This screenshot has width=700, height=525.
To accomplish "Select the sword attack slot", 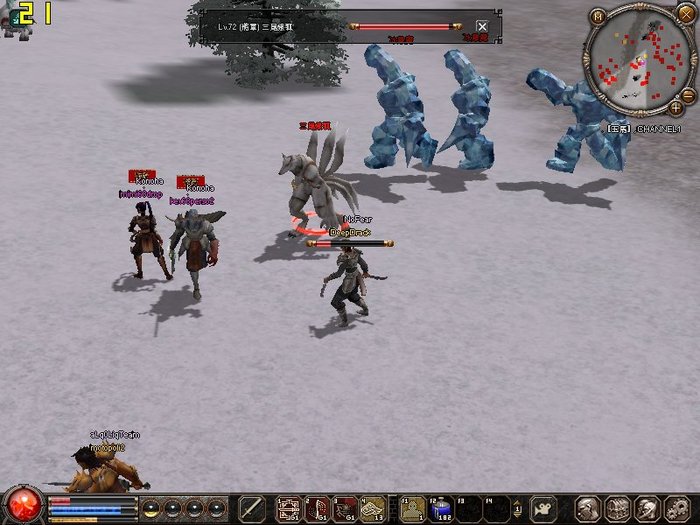I will point(252,507).
